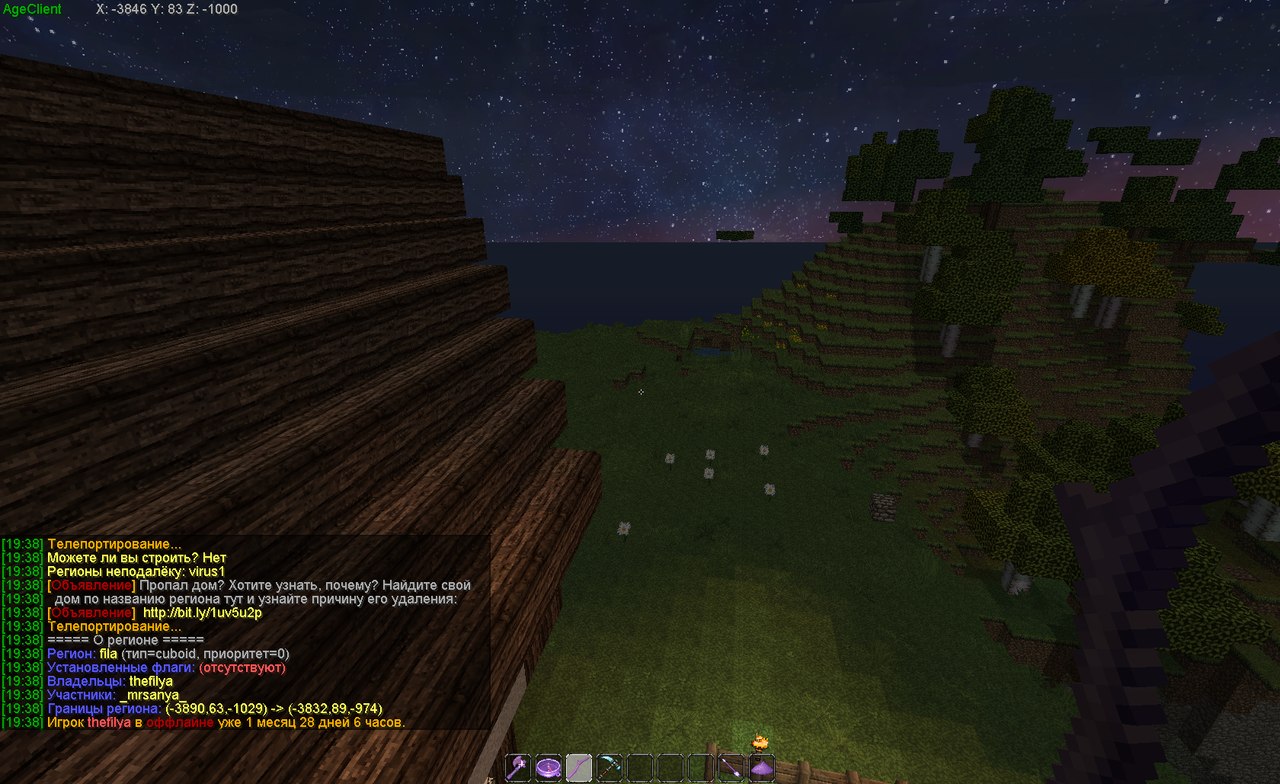1280x784 pixels.
Task: Pick the purple shovel hotbar slot
Action: (732, 767)
